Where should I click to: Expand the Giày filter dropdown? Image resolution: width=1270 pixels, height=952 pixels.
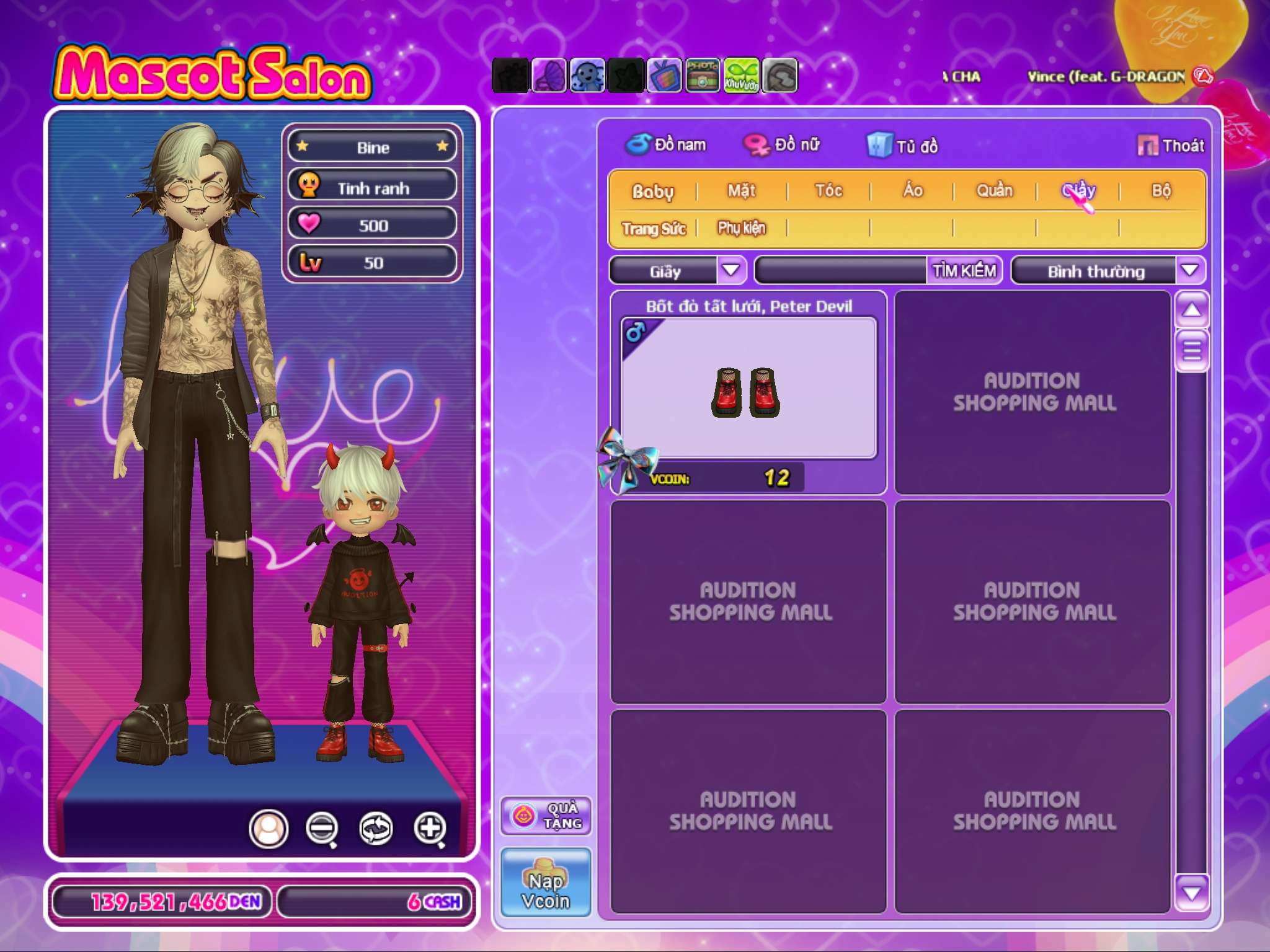(x=731, y=270)
